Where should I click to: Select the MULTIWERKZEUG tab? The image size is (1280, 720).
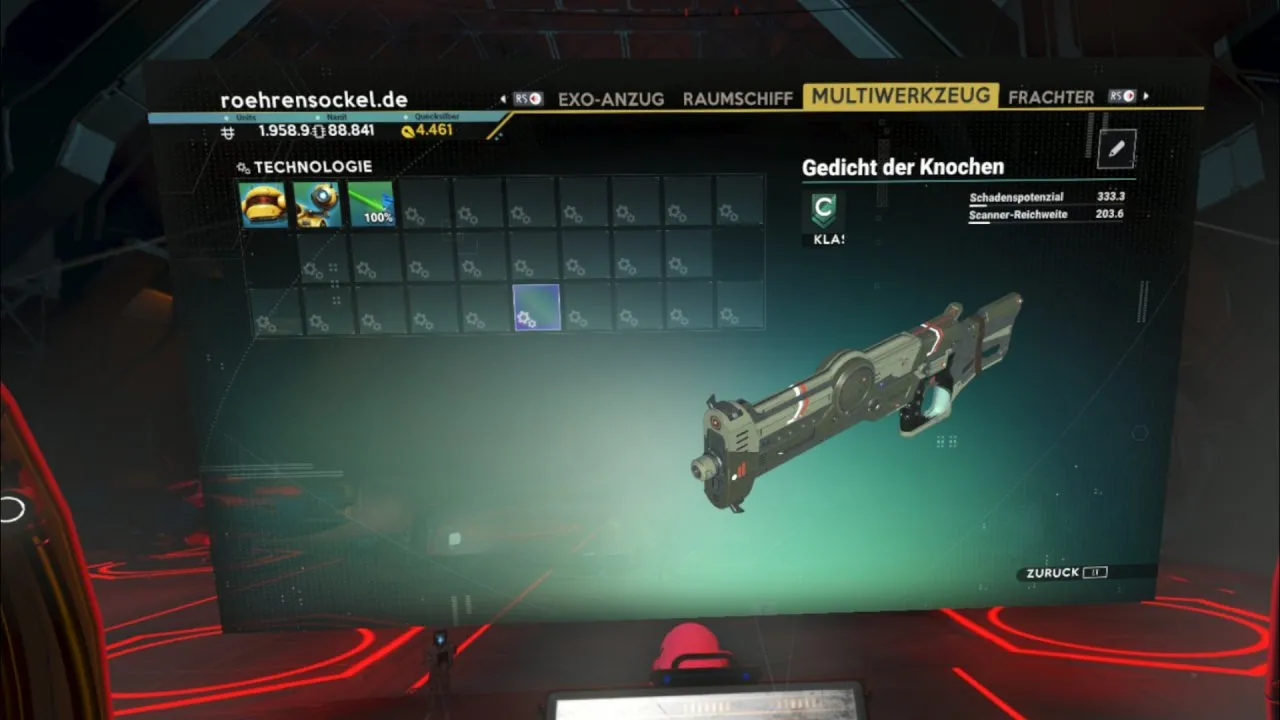[x=901, y=96]
